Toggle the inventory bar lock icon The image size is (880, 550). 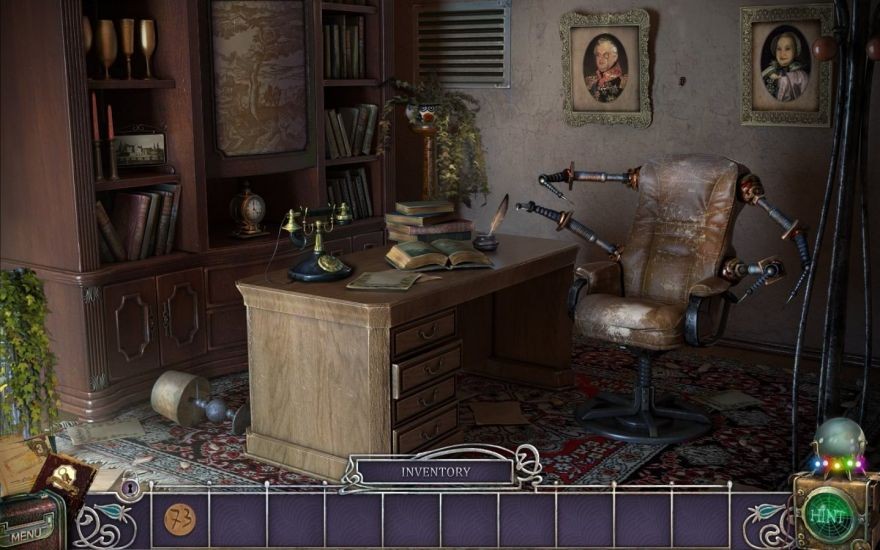tap(130, 488)
